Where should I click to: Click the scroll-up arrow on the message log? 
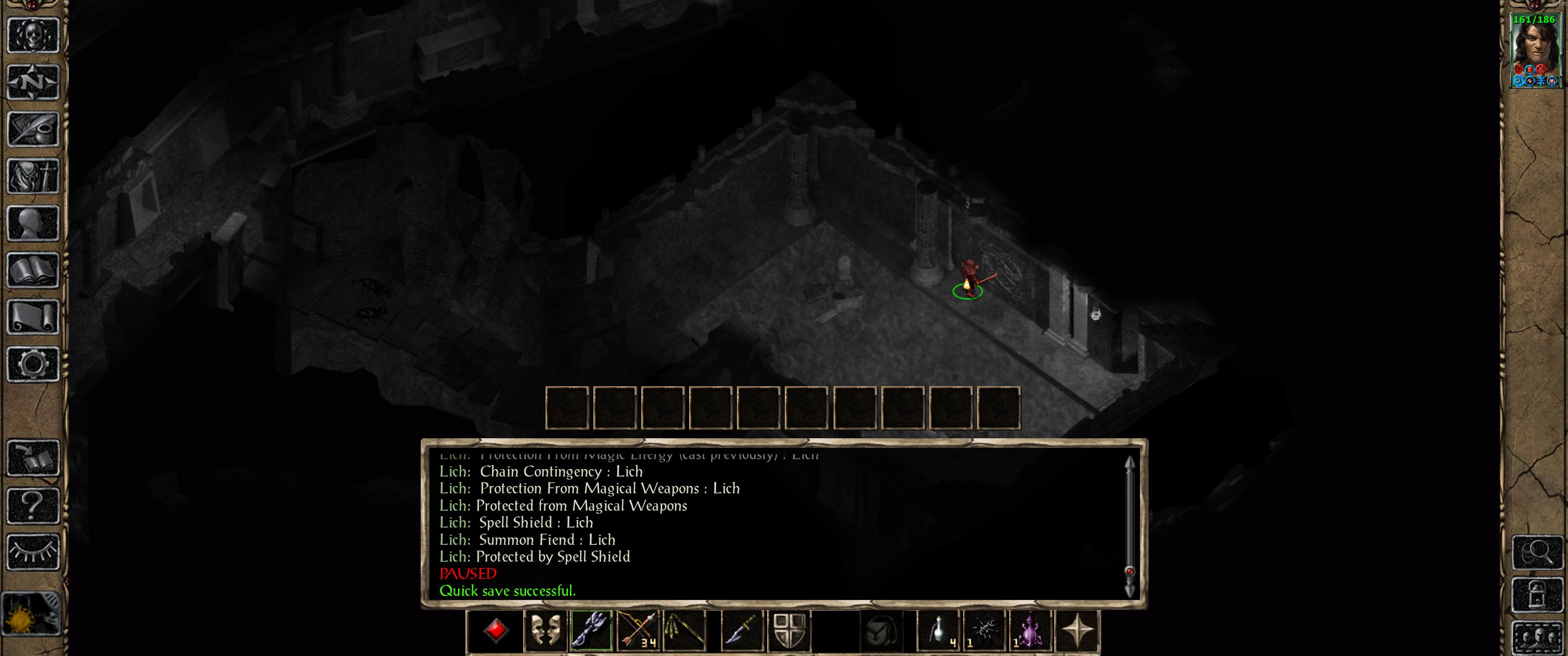click(x=1130, y=462)
